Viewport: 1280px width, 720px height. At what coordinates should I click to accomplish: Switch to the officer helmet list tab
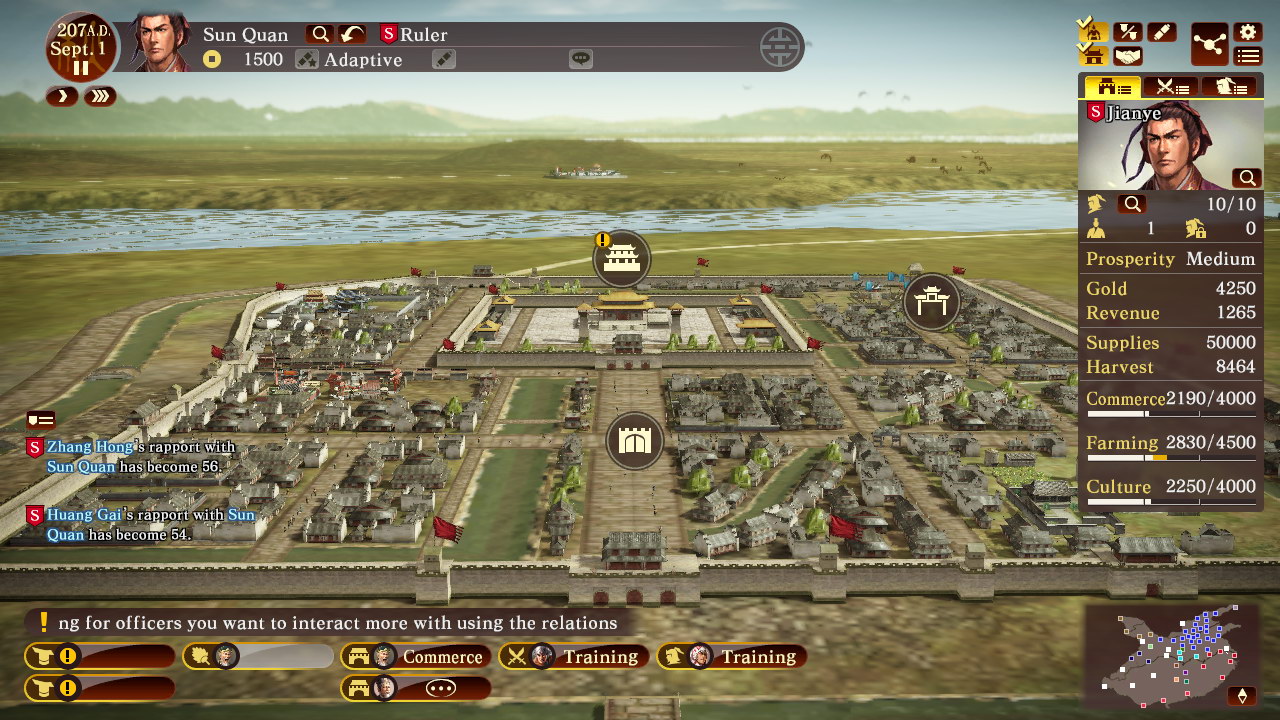pyautogui.click(x=1229, y=87)
